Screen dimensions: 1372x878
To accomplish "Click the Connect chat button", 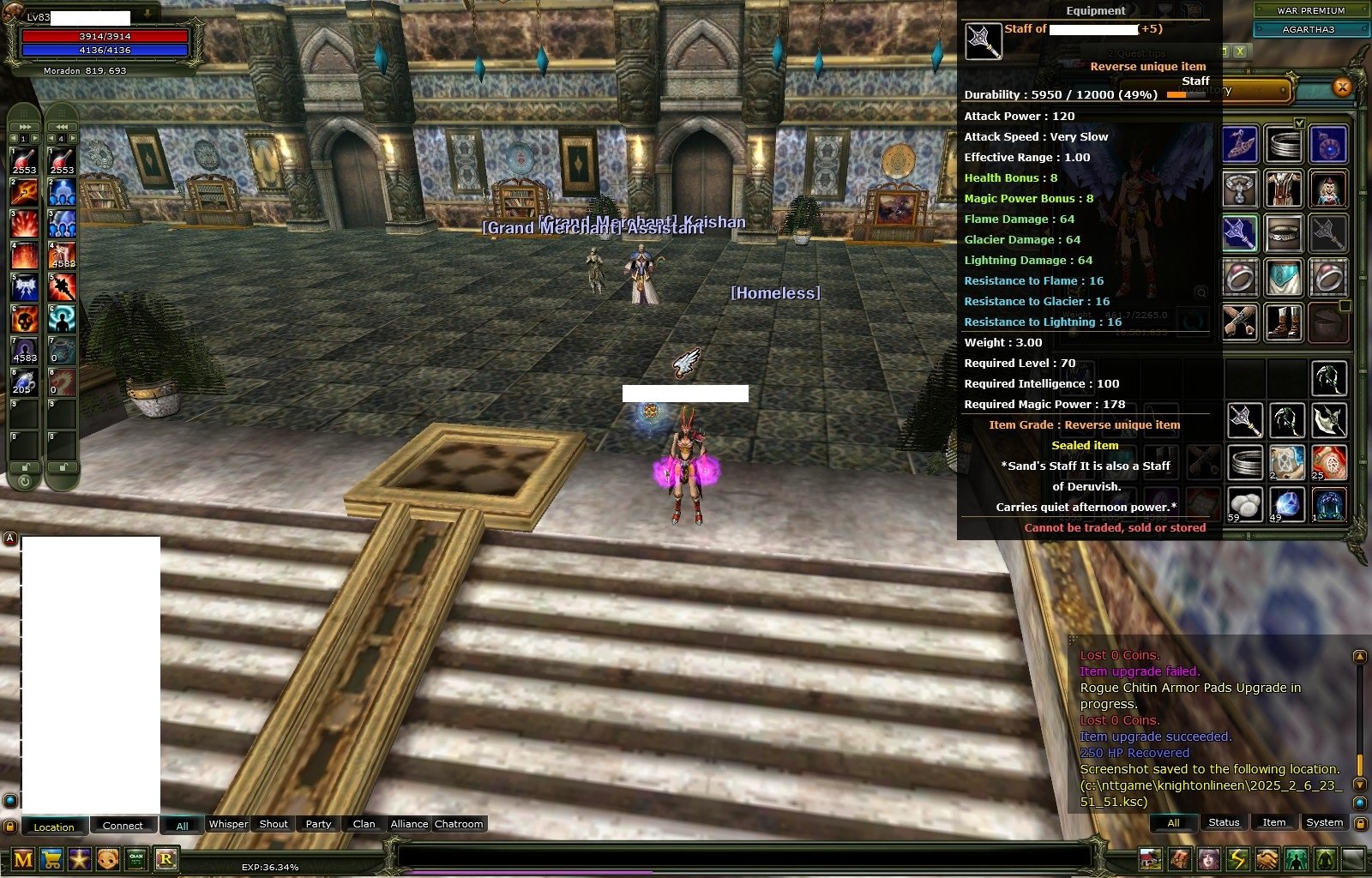I will [123, 825].
